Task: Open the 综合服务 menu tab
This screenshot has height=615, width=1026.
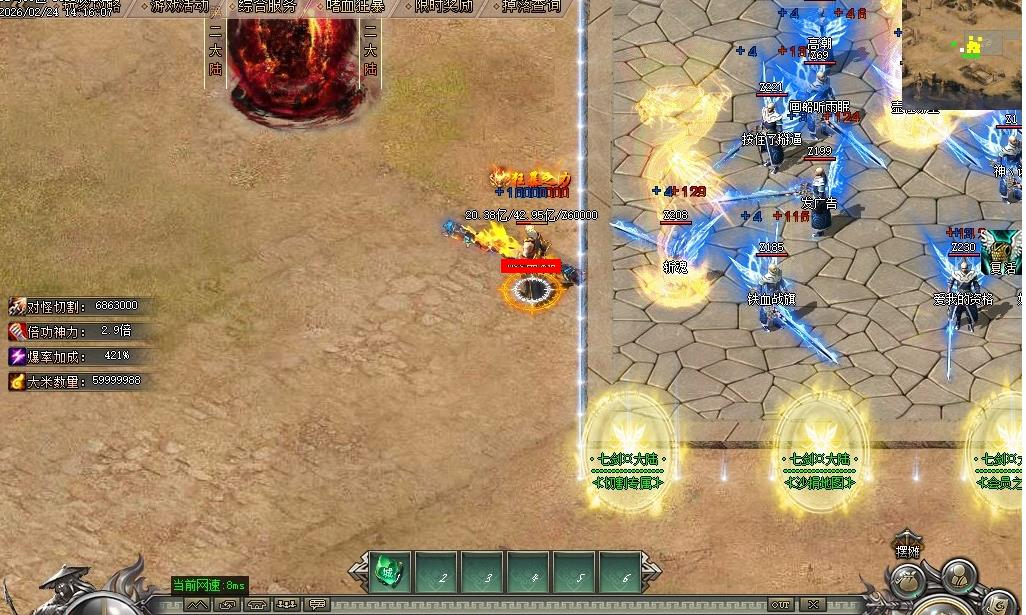Action: [268, 6]
